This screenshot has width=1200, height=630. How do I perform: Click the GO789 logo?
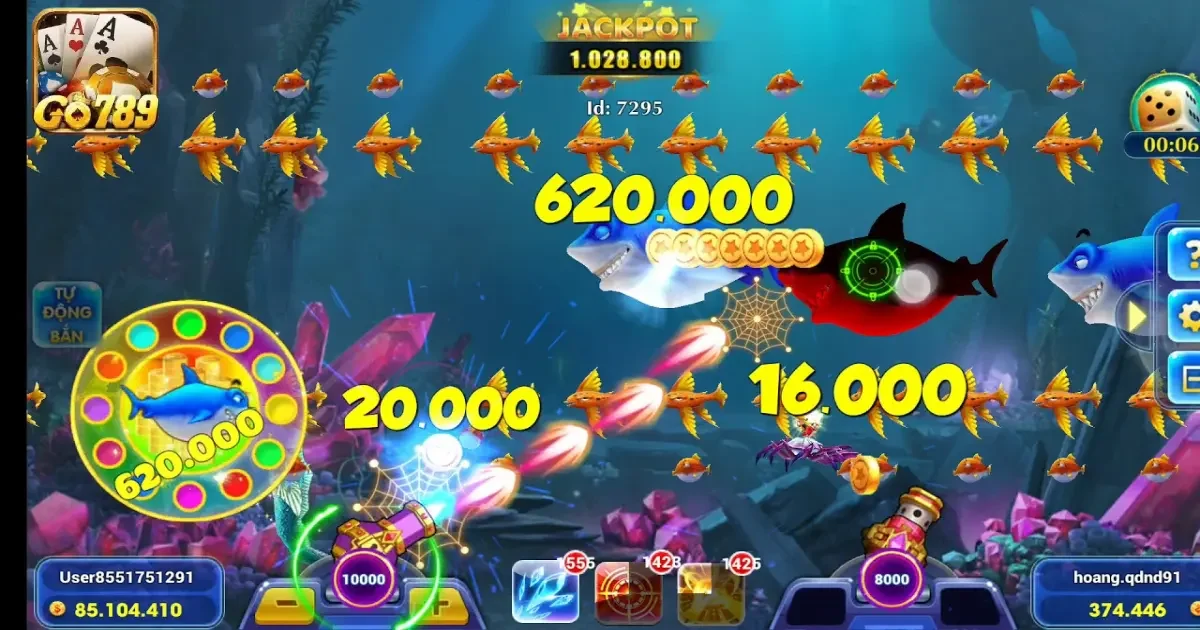pos(96,72)
